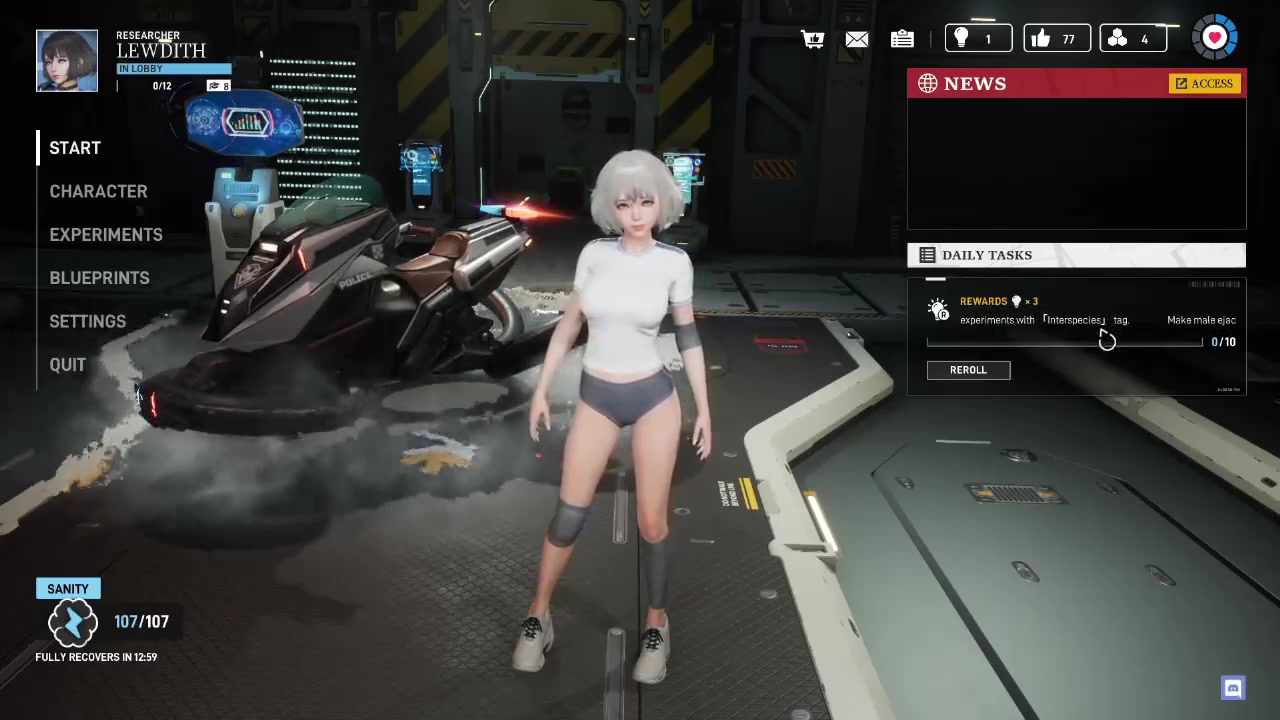Click the lightbulb currency counter
The height and width of the screenshot is (720, 1280).
click(978, 39)
